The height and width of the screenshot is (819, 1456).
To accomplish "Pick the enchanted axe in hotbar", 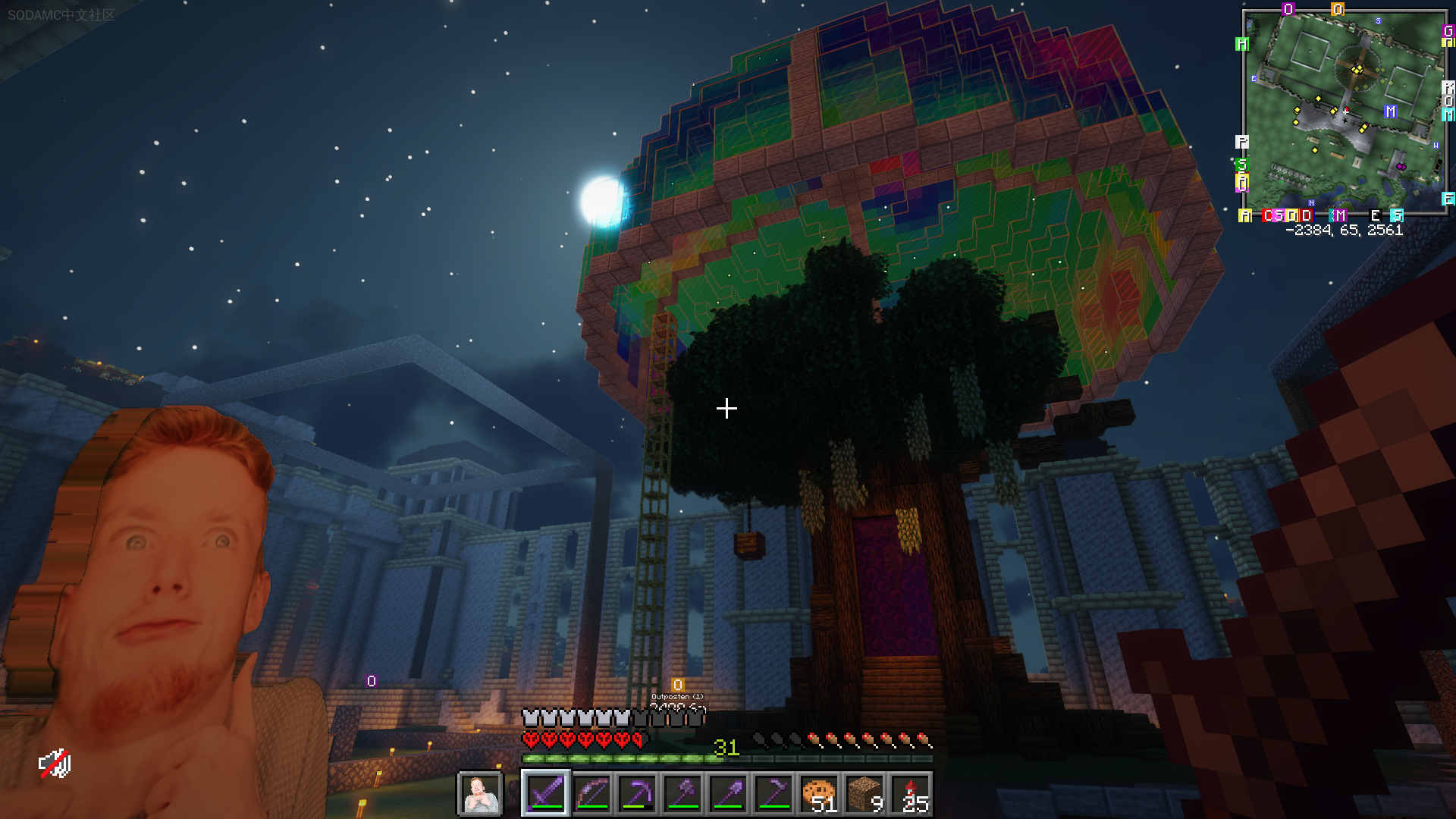I will pyautogui.click(x=683, y=794).
